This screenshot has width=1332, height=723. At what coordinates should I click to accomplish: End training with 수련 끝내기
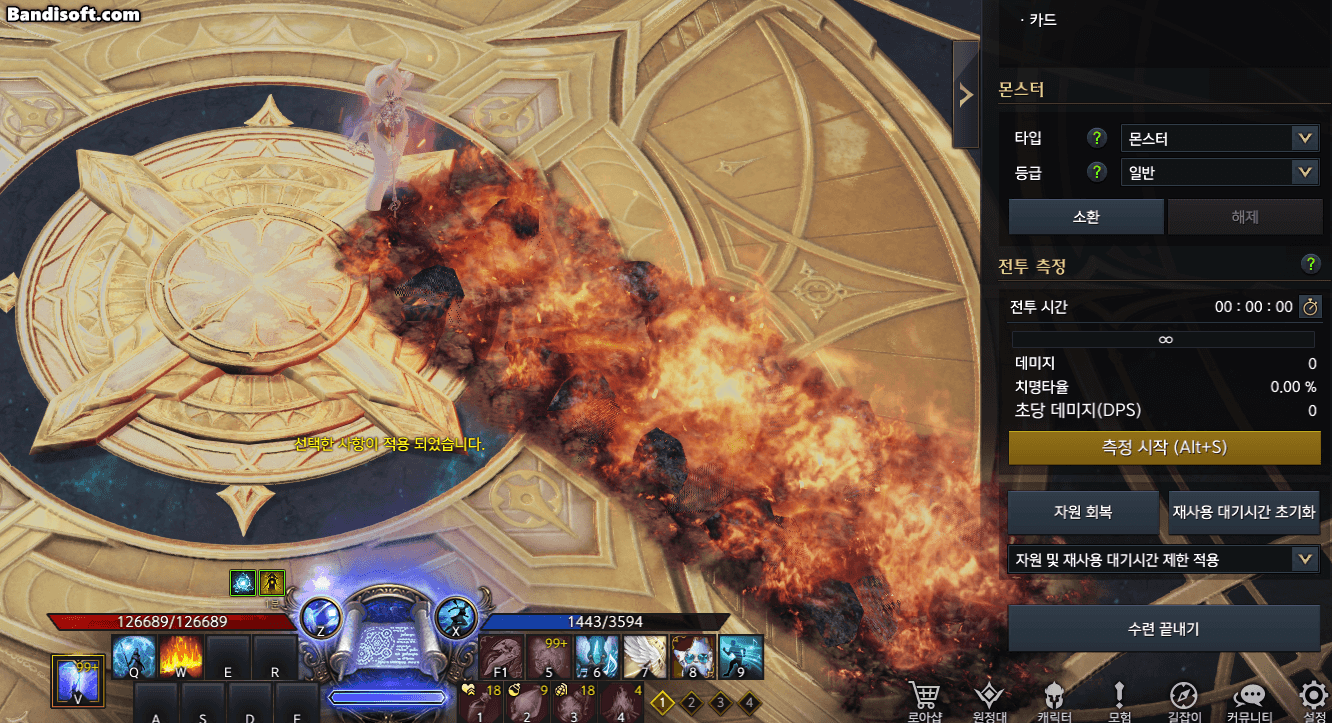1163,629
